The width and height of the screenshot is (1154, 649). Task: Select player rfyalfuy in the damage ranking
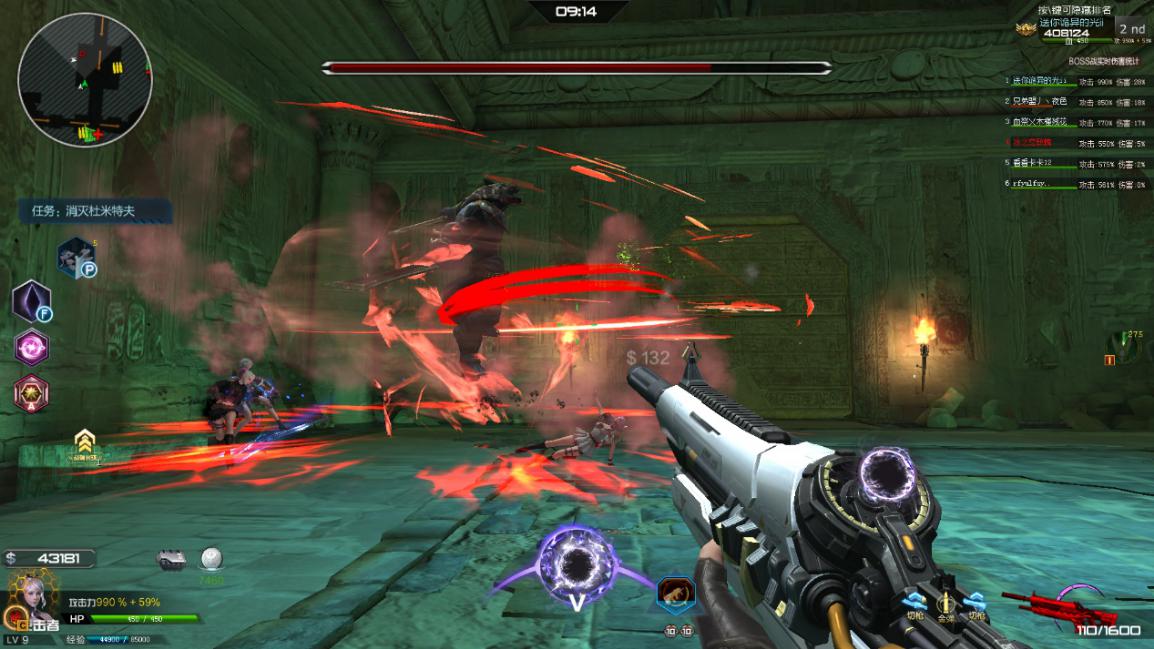pyautogui.click(x=1075, y=185)
